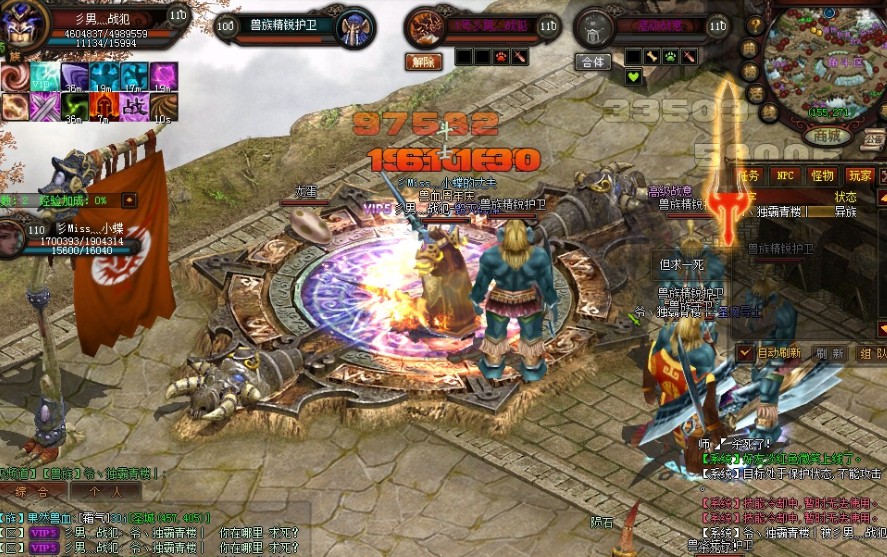This screenshot has width=887, height=557.
Task: Click the 兽族精锐护卫 target portrait
Action: pyautogui.click(x=355, y=26)
